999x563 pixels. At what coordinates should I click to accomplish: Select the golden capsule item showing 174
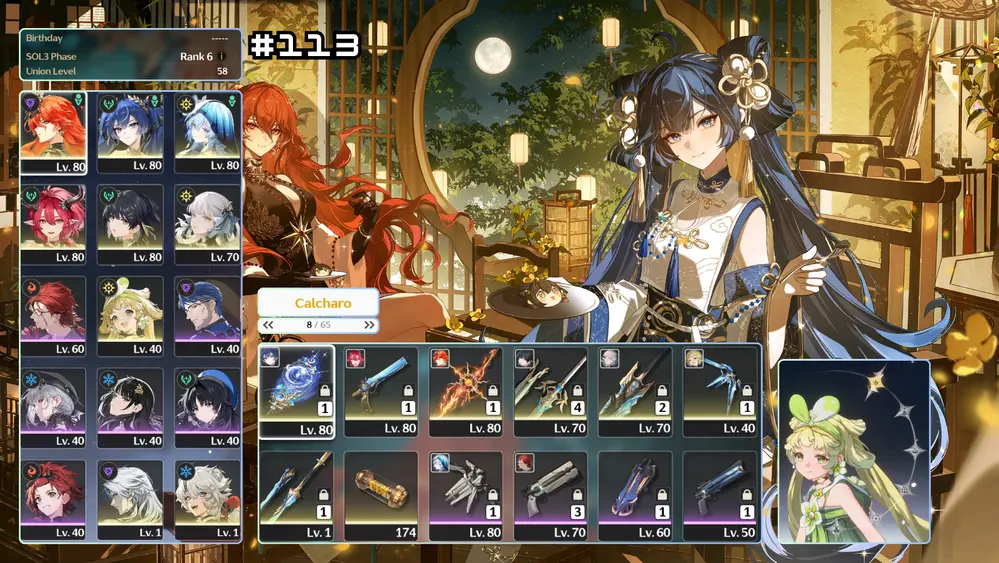(381, 495)
